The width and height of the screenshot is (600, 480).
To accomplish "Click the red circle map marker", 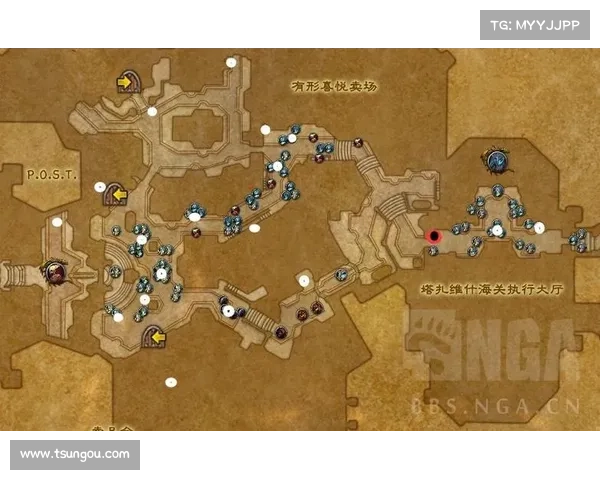I will 434,237.
